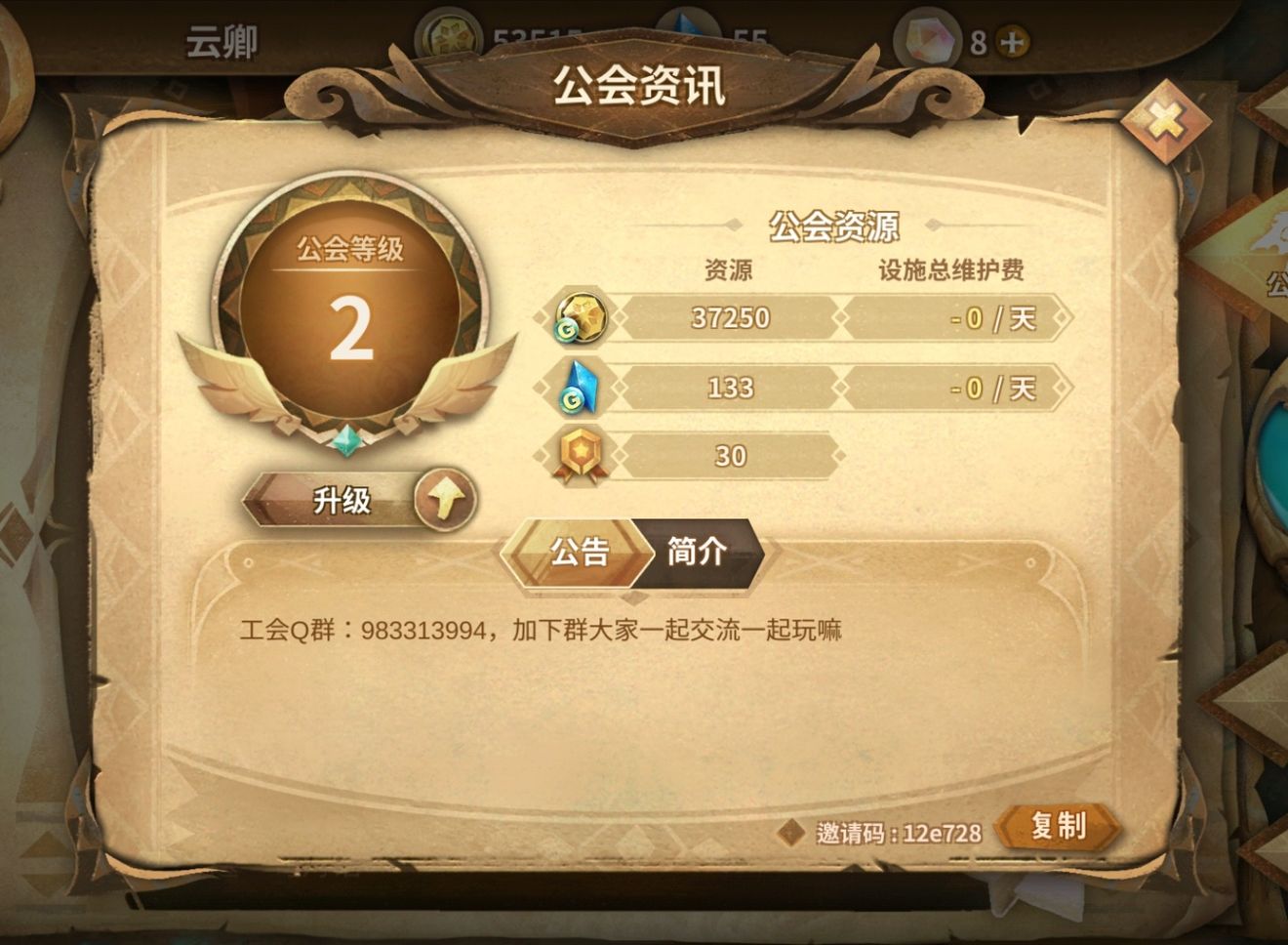The image size is (1288, 945).
Task: Select the guild gold resource icon
Action: 580,319
